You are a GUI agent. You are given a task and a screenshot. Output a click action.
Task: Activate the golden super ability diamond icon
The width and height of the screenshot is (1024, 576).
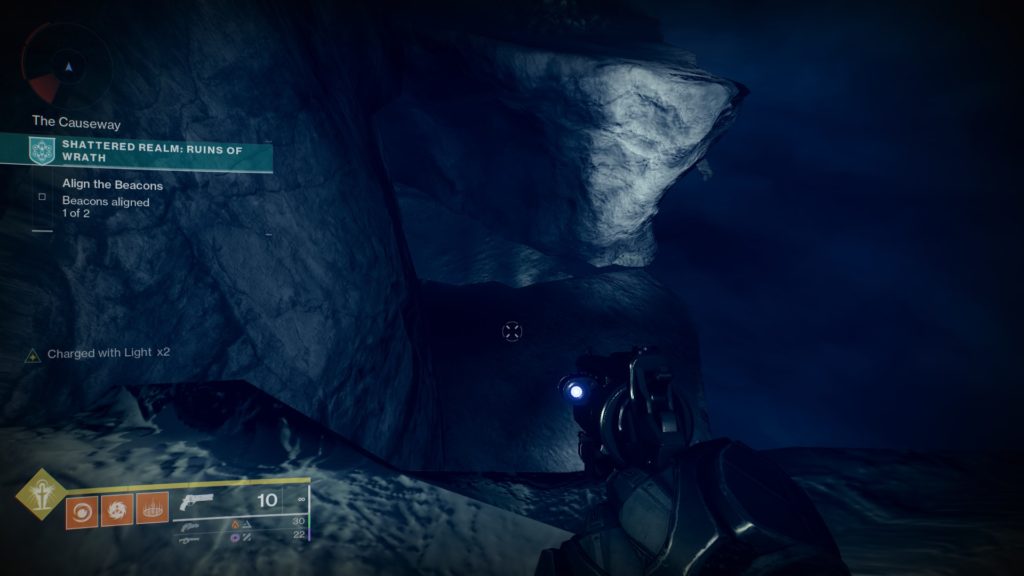pyautogui.click(x=40, y=492)
